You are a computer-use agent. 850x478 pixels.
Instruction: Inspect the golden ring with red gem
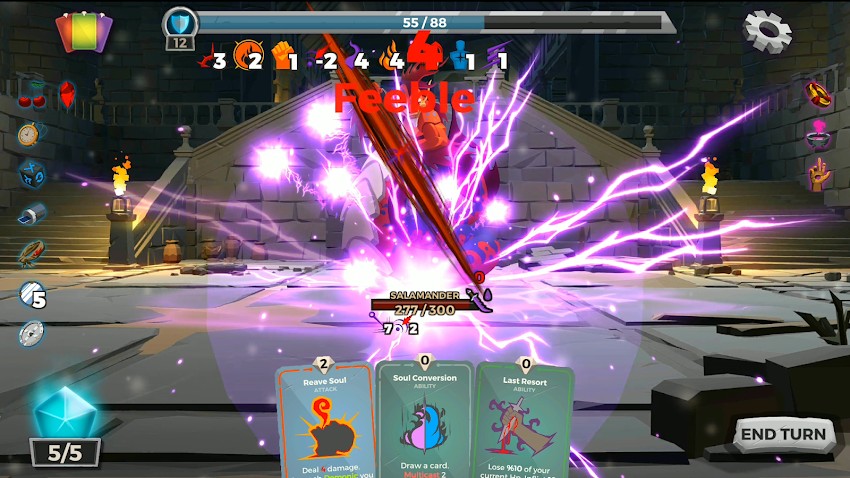[821, 94]
